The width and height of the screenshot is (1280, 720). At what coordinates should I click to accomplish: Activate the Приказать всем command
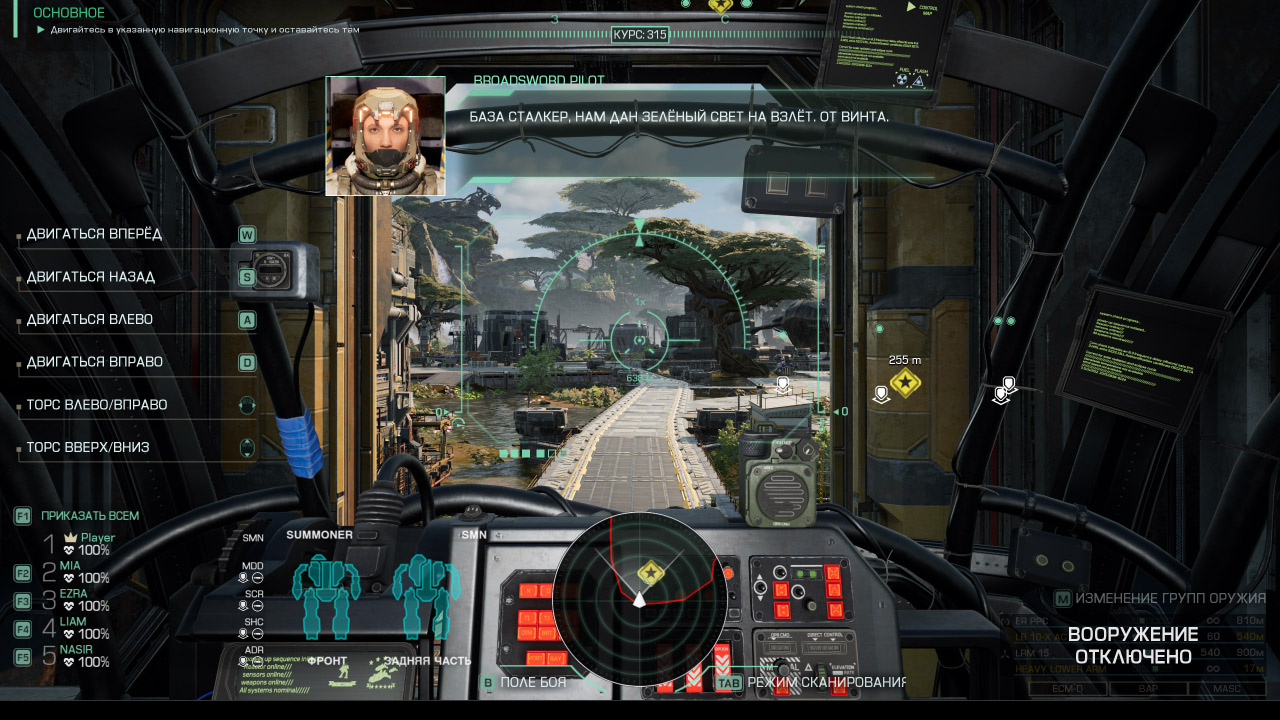coord(89,516)
